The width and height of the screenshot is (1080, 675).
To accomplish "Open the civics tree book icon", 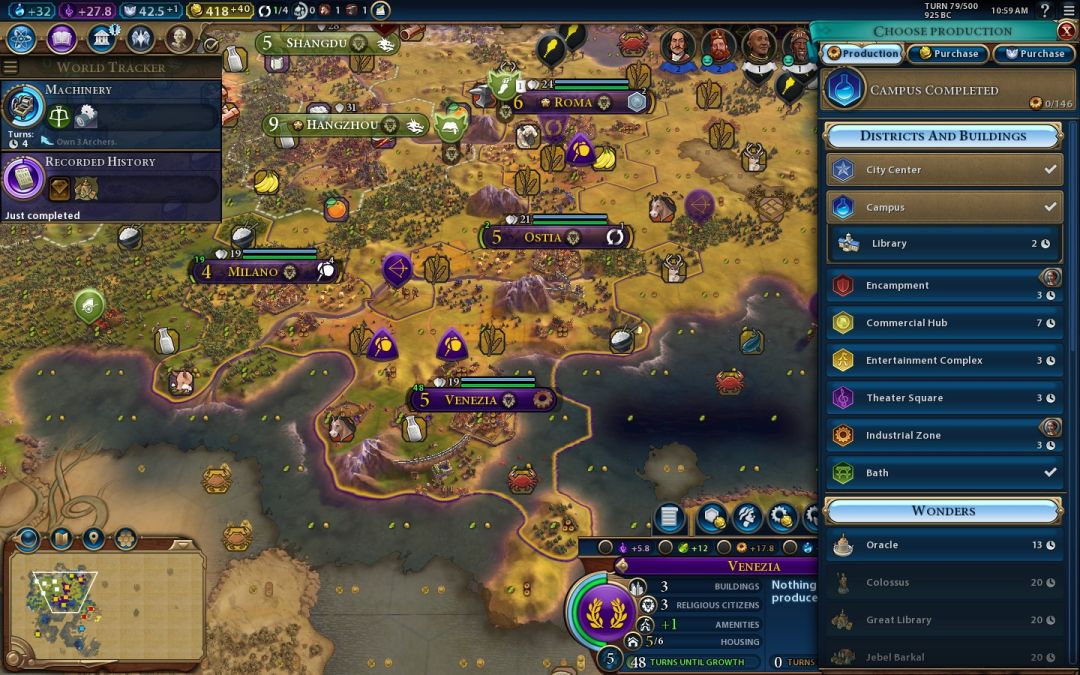I will 62,39.
